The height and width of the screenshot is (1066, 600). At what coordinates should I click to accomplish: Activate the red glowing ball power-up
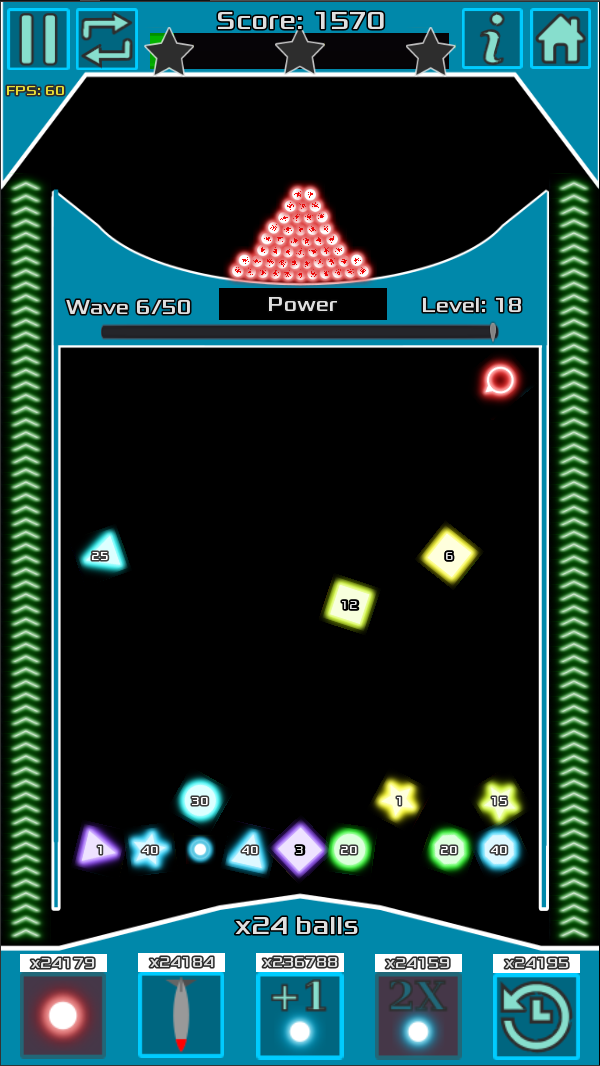click(x=63, y=1016)
